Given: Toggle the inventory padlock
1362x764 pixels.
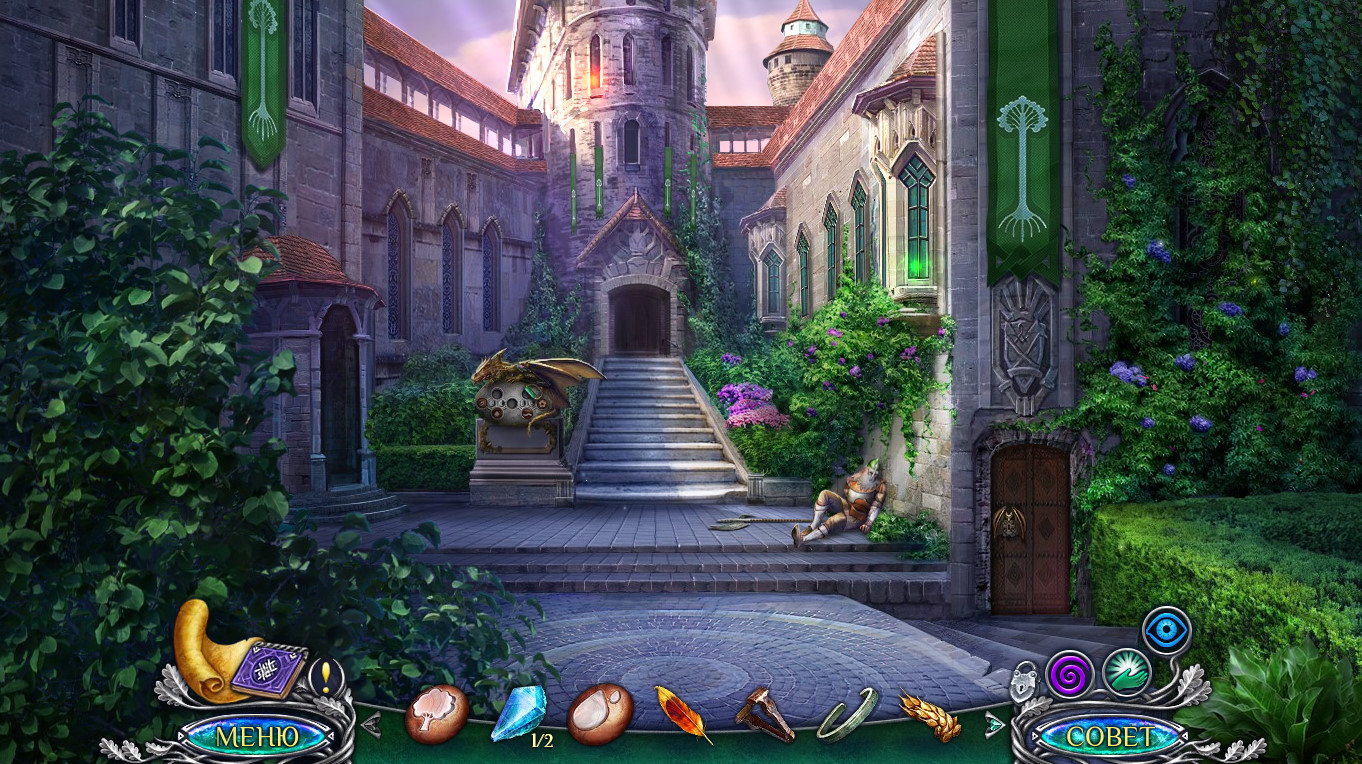Looking at the screenshot, I should [1024, 680].
